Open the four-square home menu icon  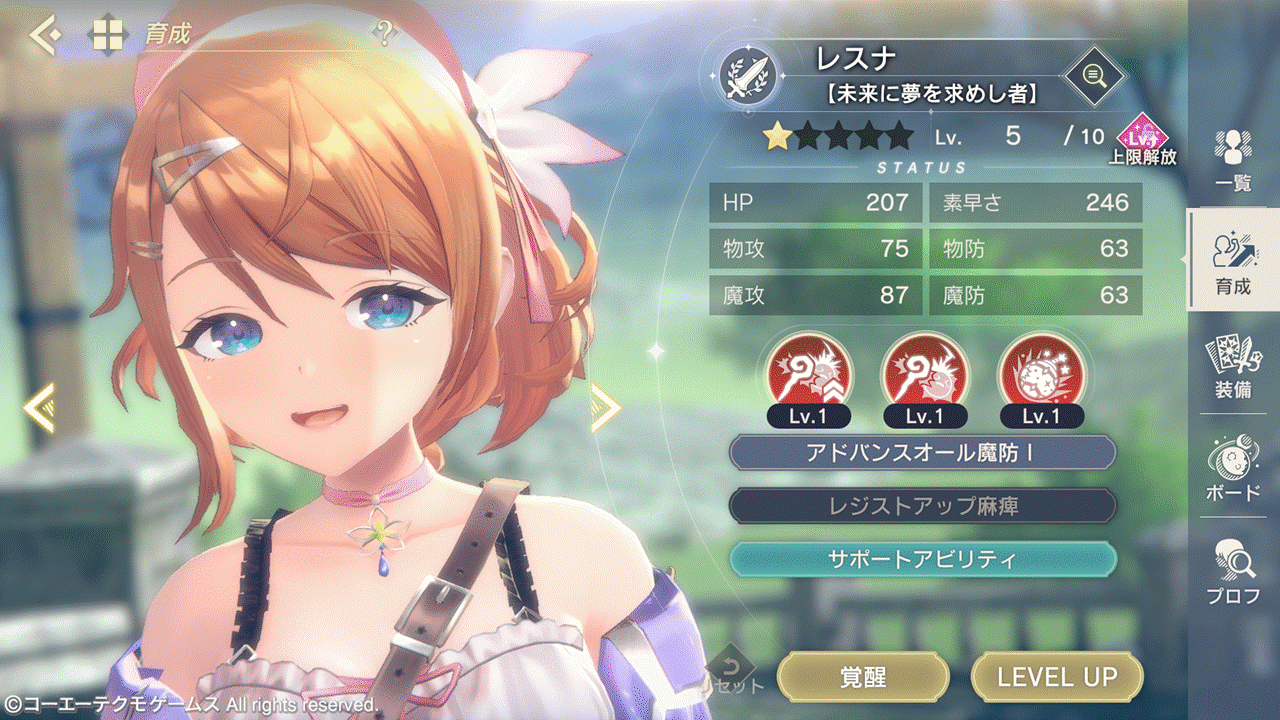pos(106,35)
